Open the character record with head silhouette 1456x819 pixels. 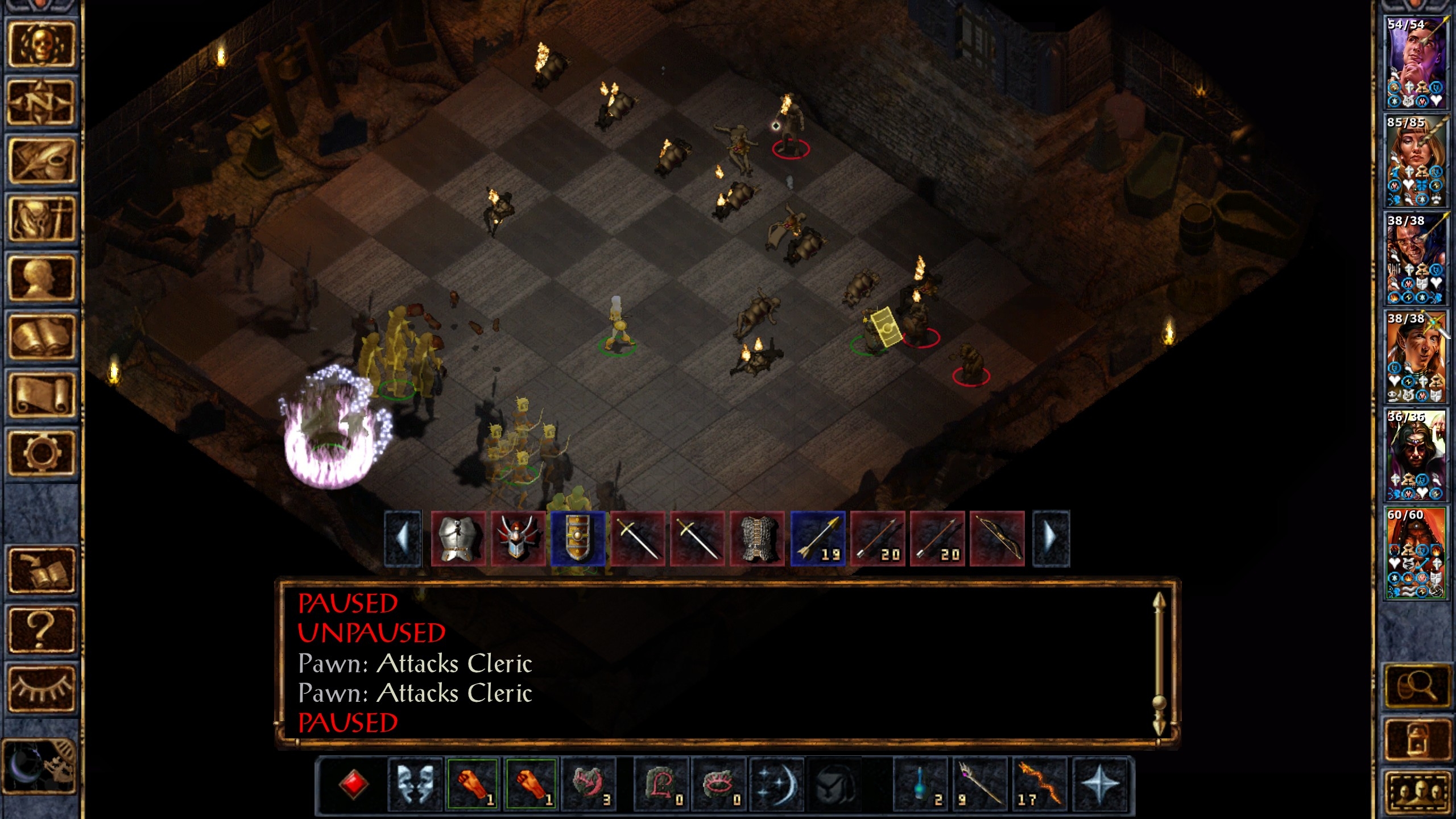tap(41, 278)
